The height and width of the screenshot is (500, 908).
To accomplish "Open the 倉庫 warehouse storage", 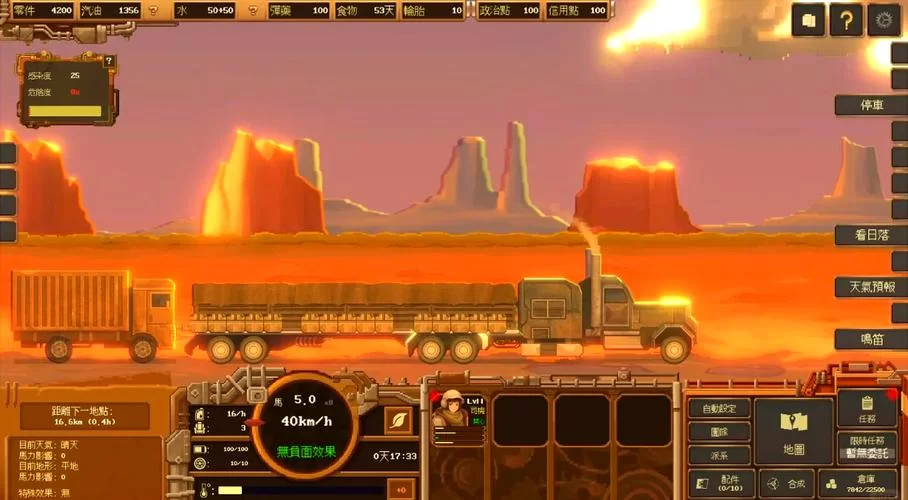I will pyautogui.click(x=866, y=482).
